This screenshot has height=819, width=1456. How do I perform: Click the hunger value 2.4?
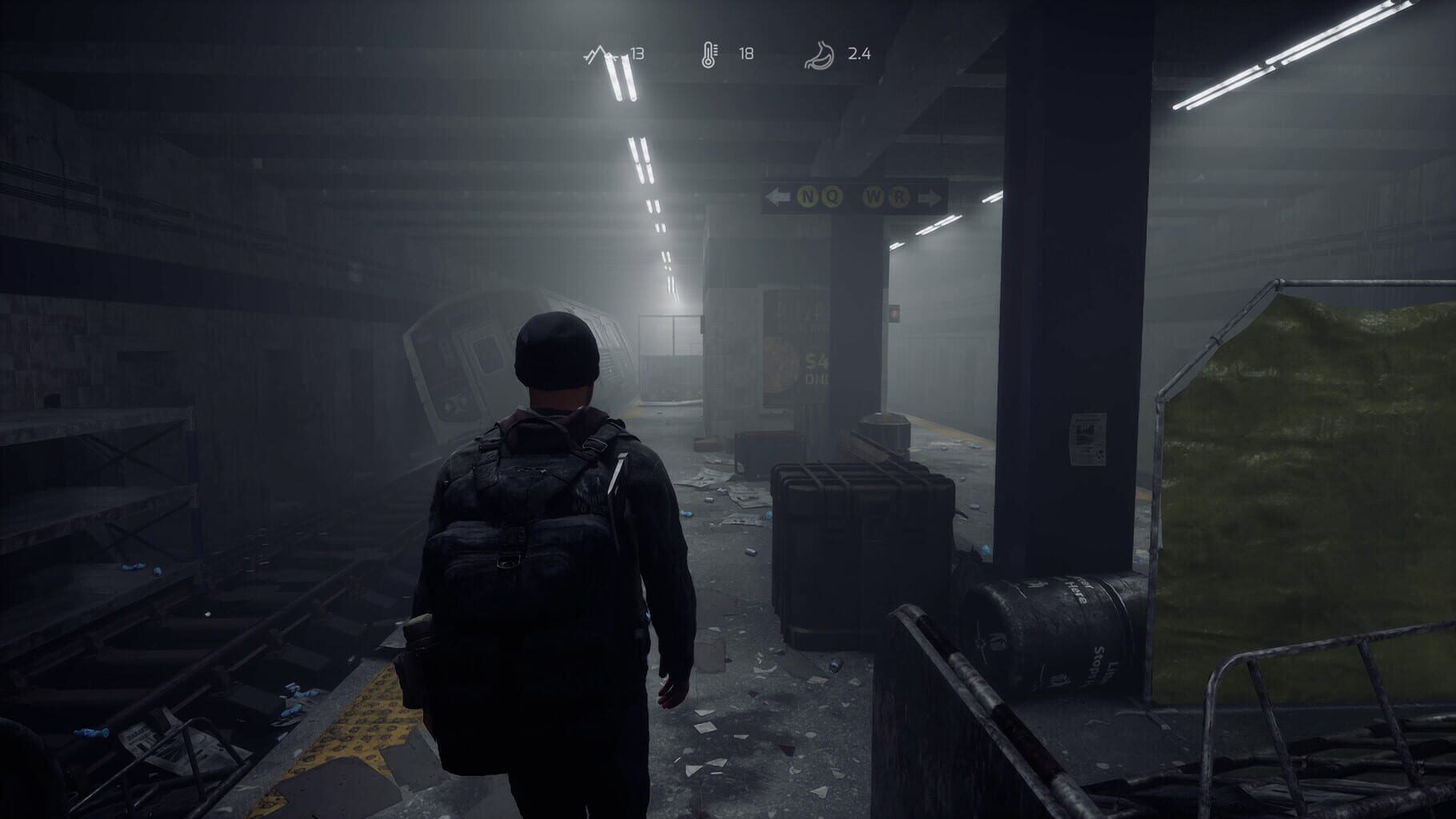click(x=858, y=54)
